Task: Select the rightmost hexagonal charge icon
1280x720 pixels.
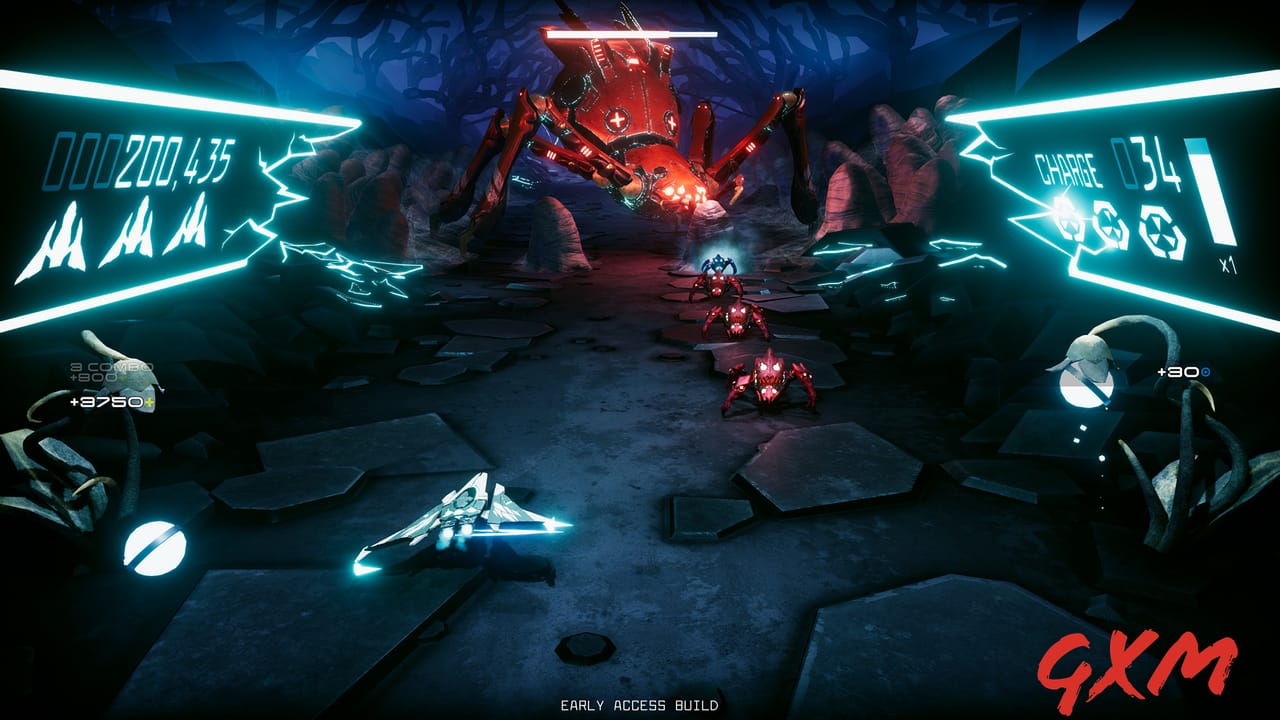Action: point(1160,230)
